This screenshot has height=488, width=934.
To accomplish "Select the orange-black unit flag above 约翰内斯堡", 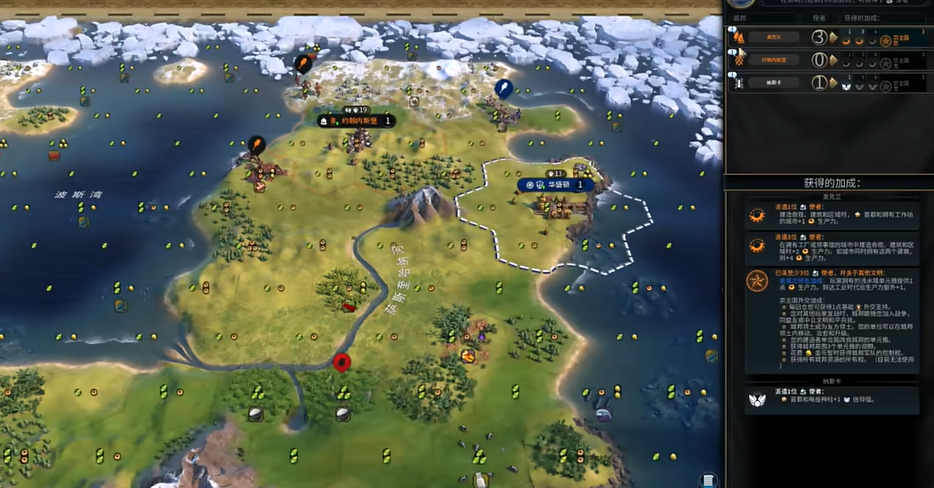I will pyautogui.click(x=302, y=63).
